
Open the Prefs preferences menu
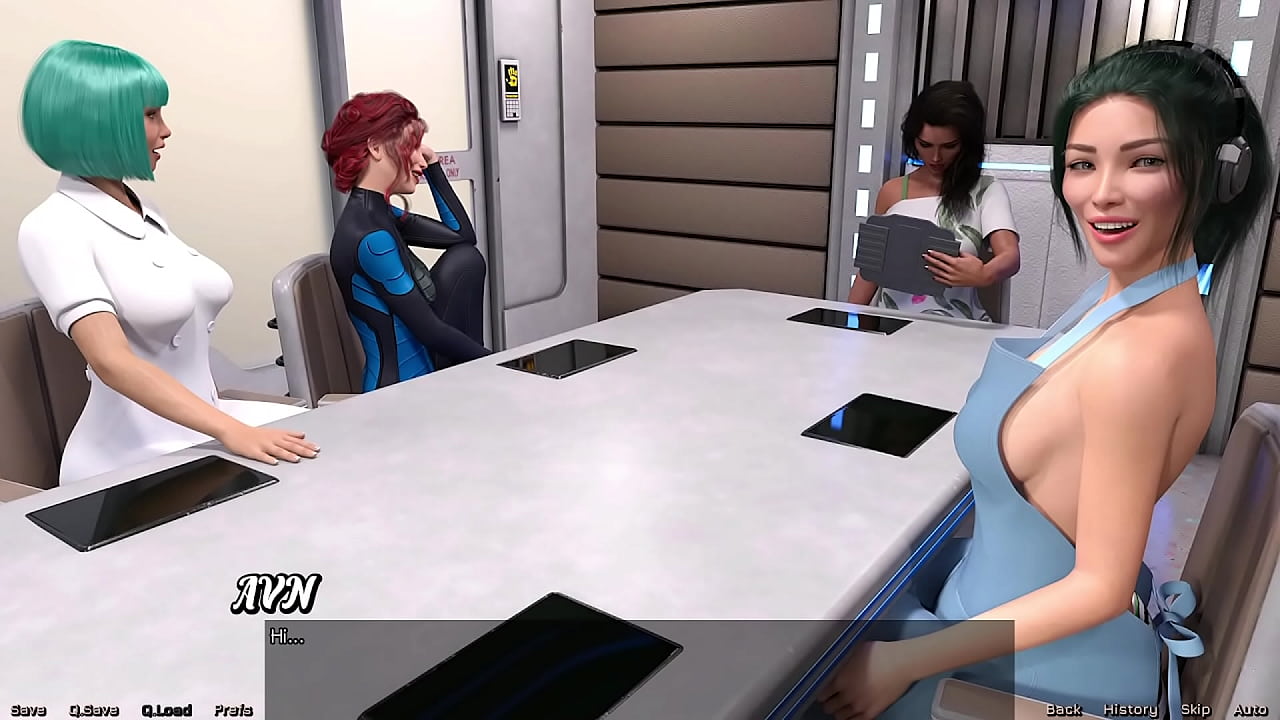tap(232, 709)
